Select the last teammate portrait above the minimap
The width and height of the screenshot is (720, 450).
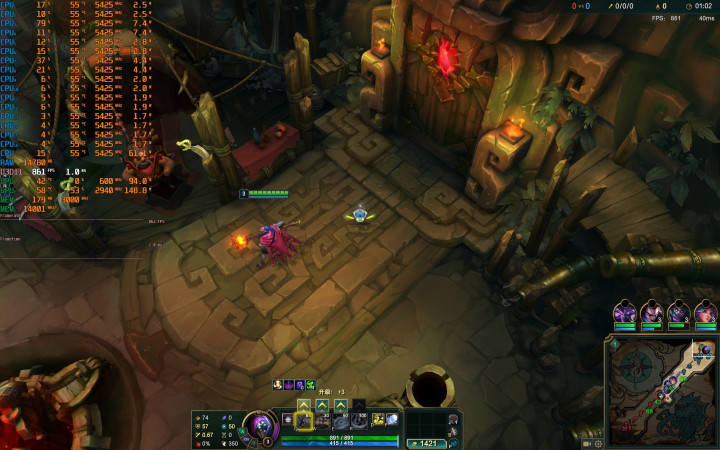click(705, 313)
